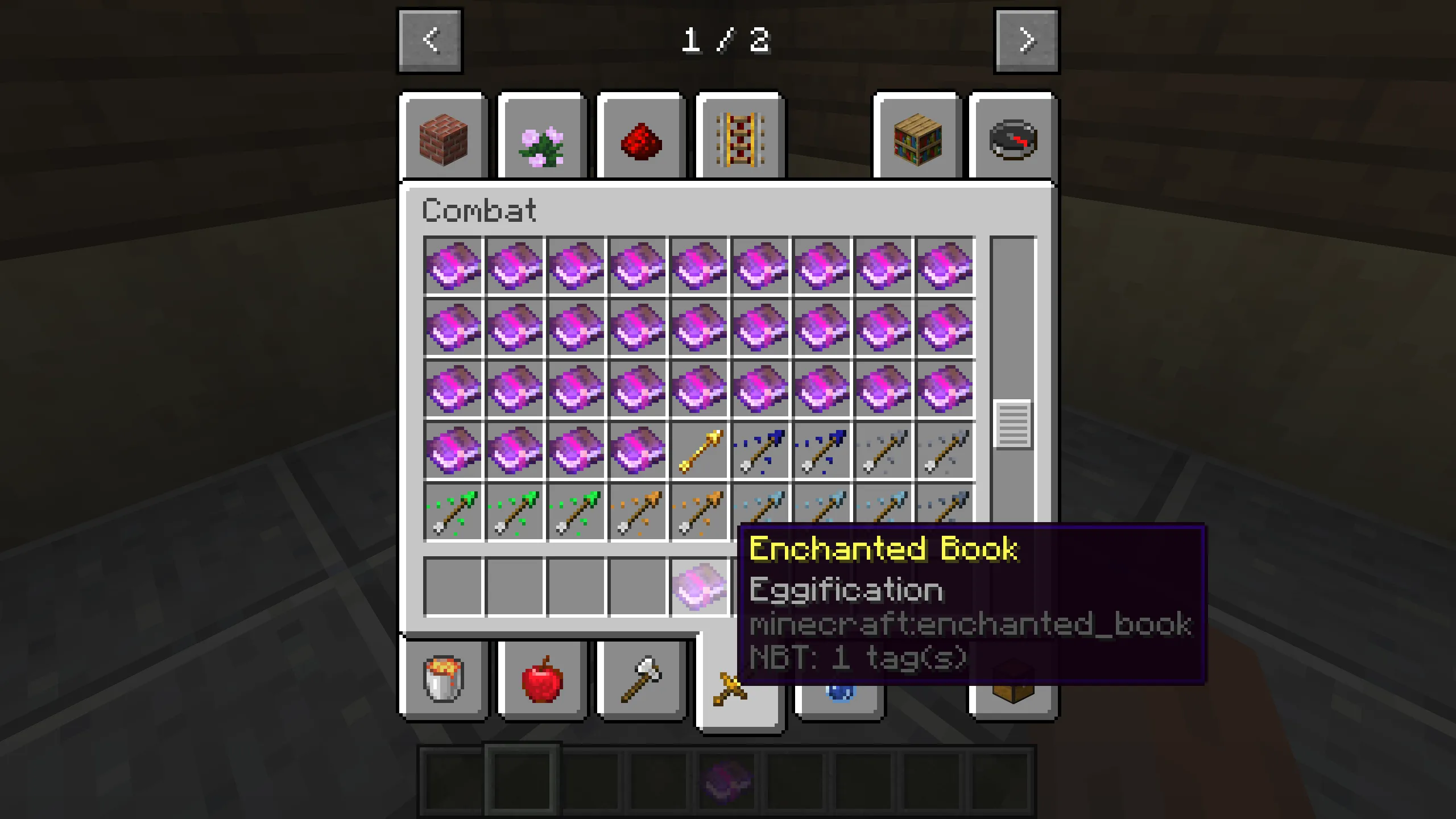Open the Tools axe tab
This screenshot has width=1456, height=819.
click(640, 679)
